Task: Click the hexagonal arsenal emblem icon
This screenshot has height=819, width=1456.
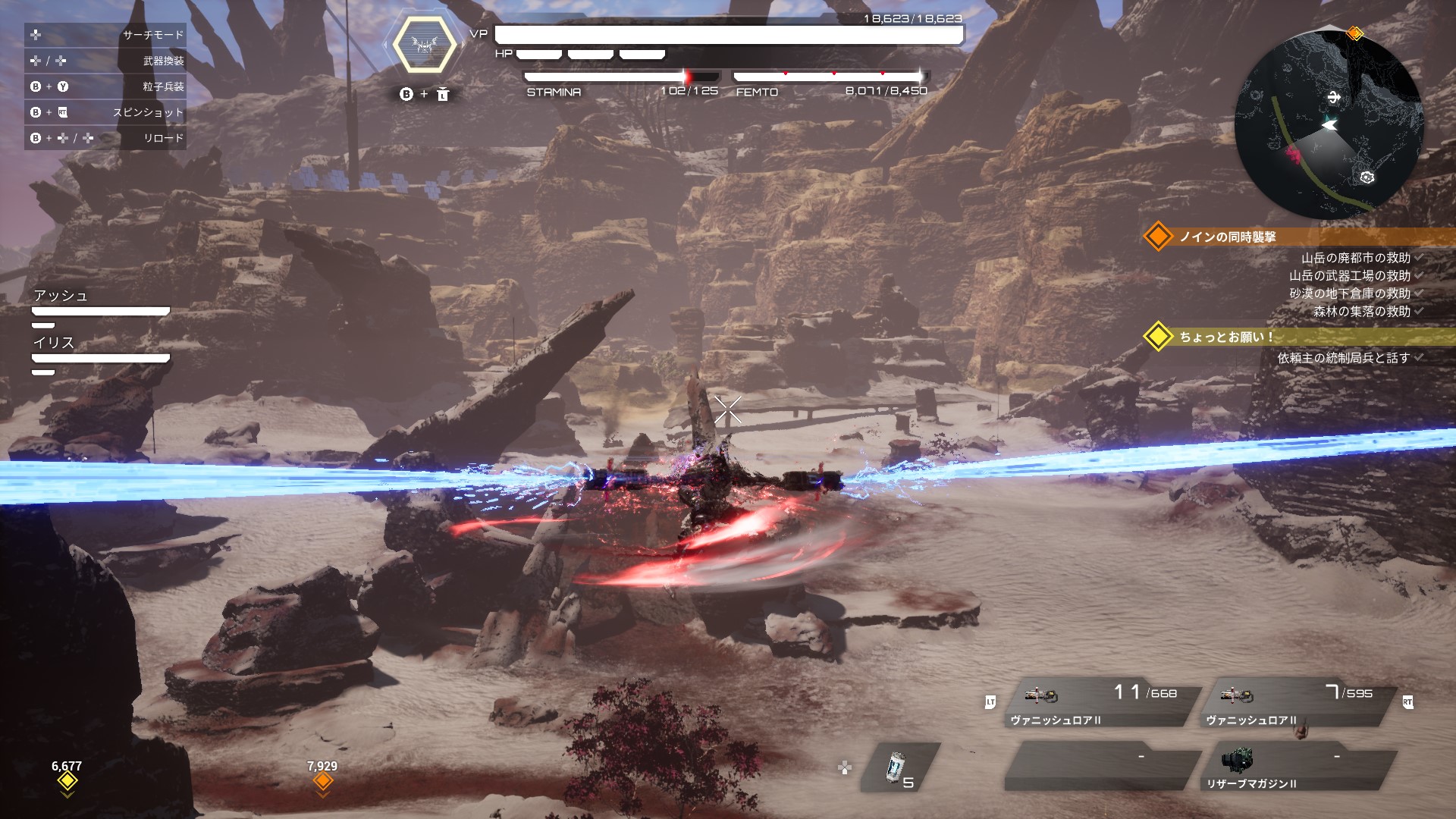Action: (x=424, y=45)
